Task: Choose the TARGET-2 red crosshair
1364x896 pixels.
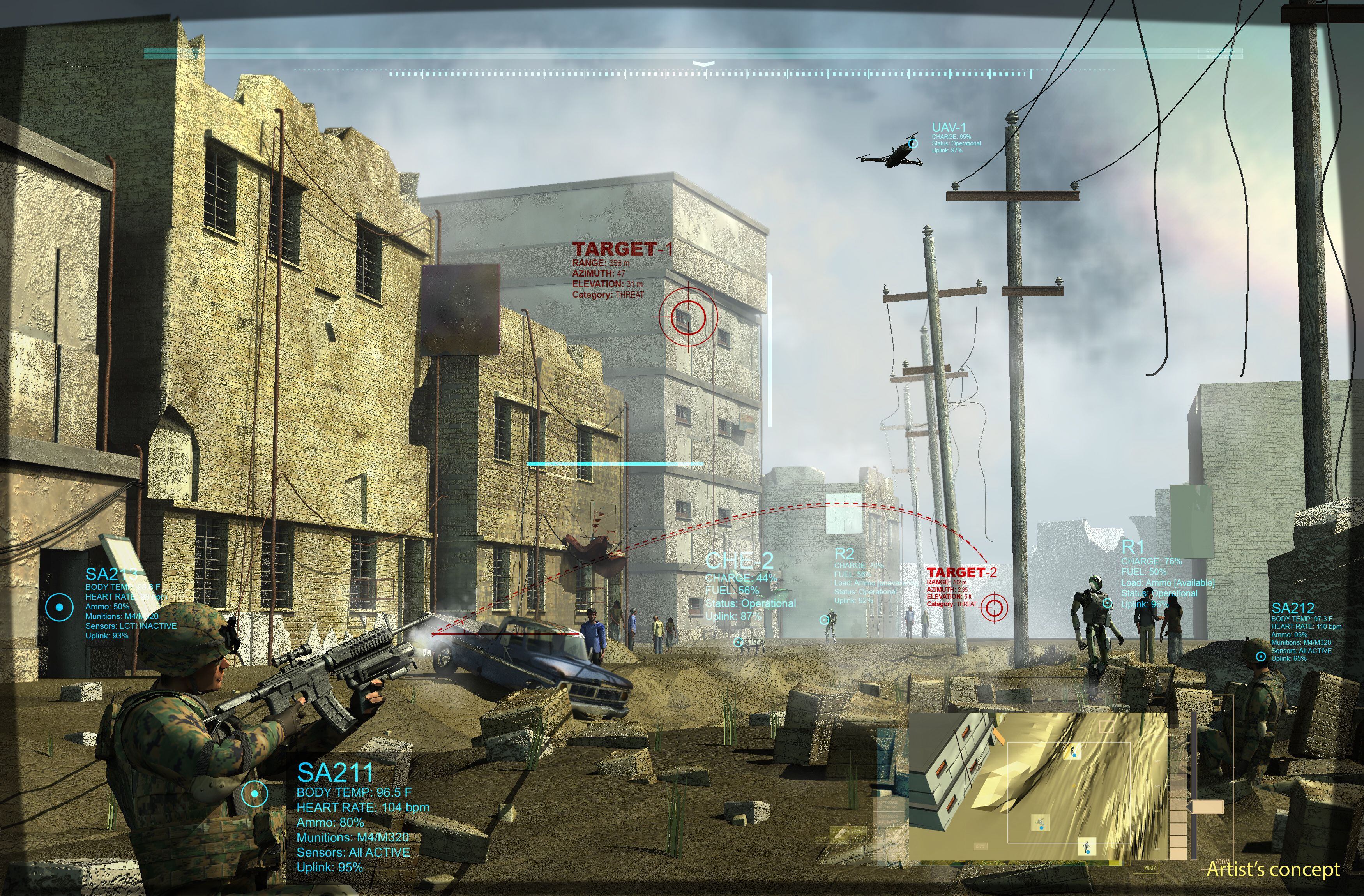Action: pyautogui.click(x=994, y=607)
